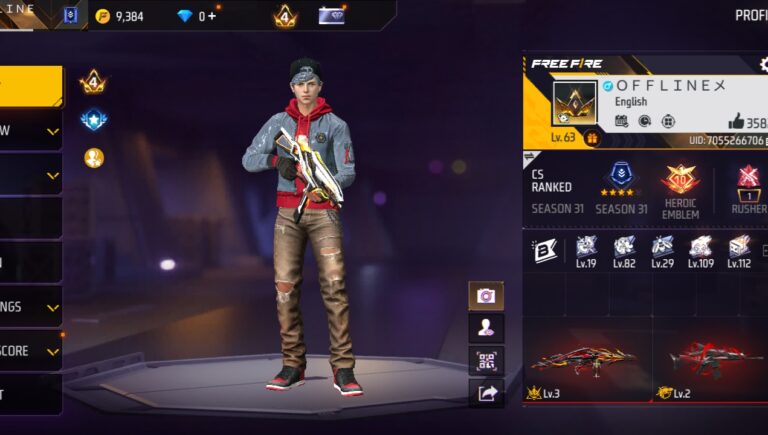
Task: View the CS Ranked Season 31 badge
Action: (x=622, y=181)
